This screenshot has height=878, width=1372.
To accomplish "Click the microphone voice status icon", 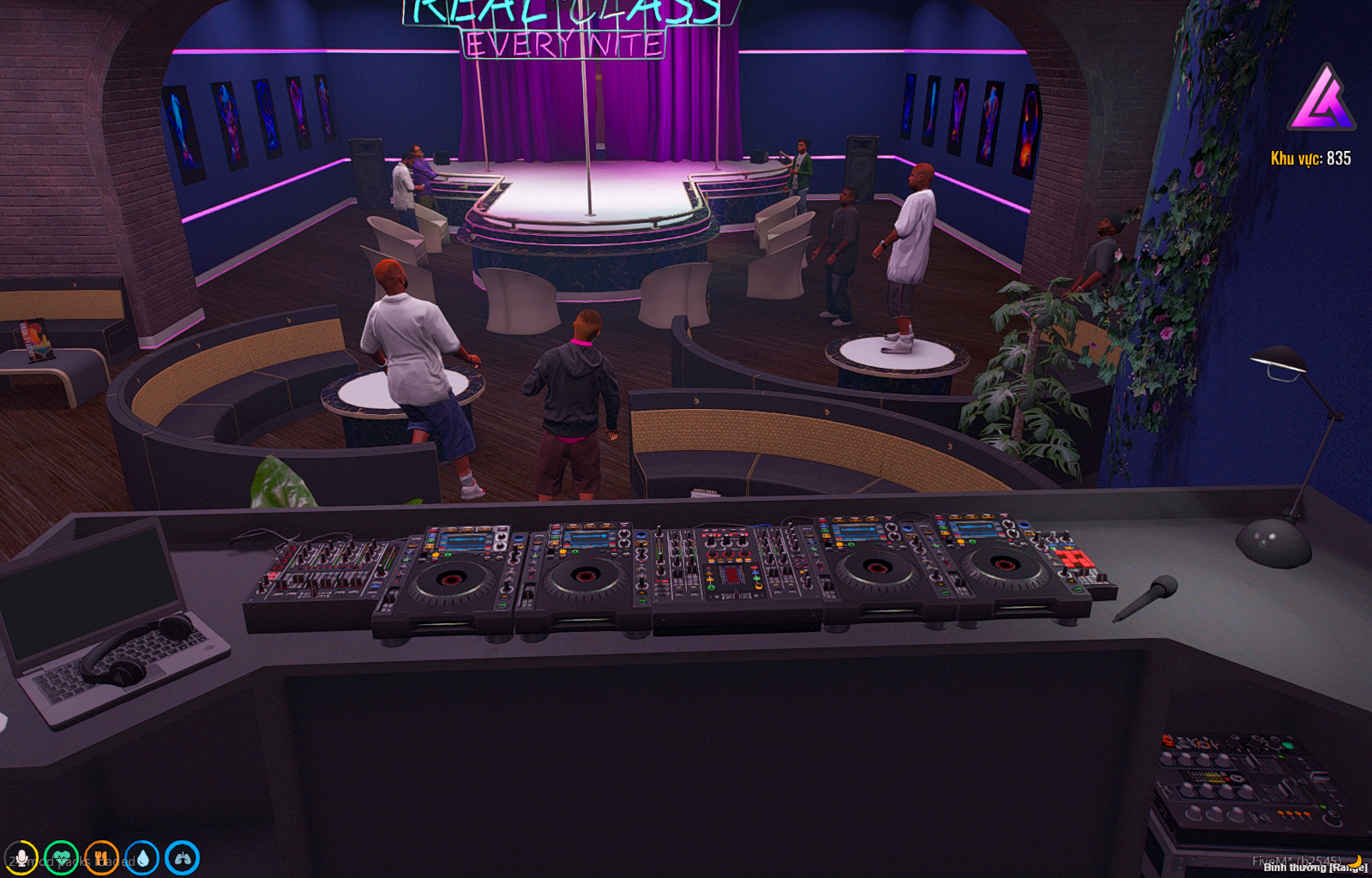I will point(21,858).
